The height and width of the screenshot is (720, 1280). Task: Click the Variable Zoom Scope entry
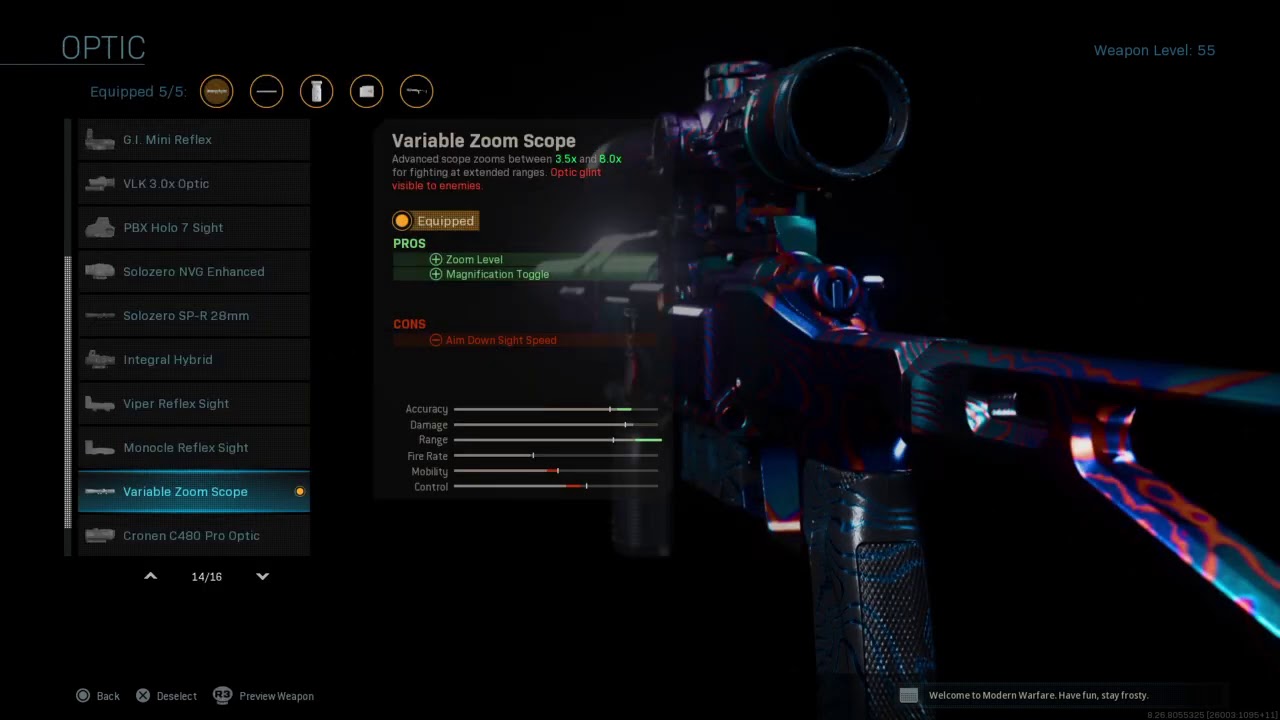click(194, 492)
